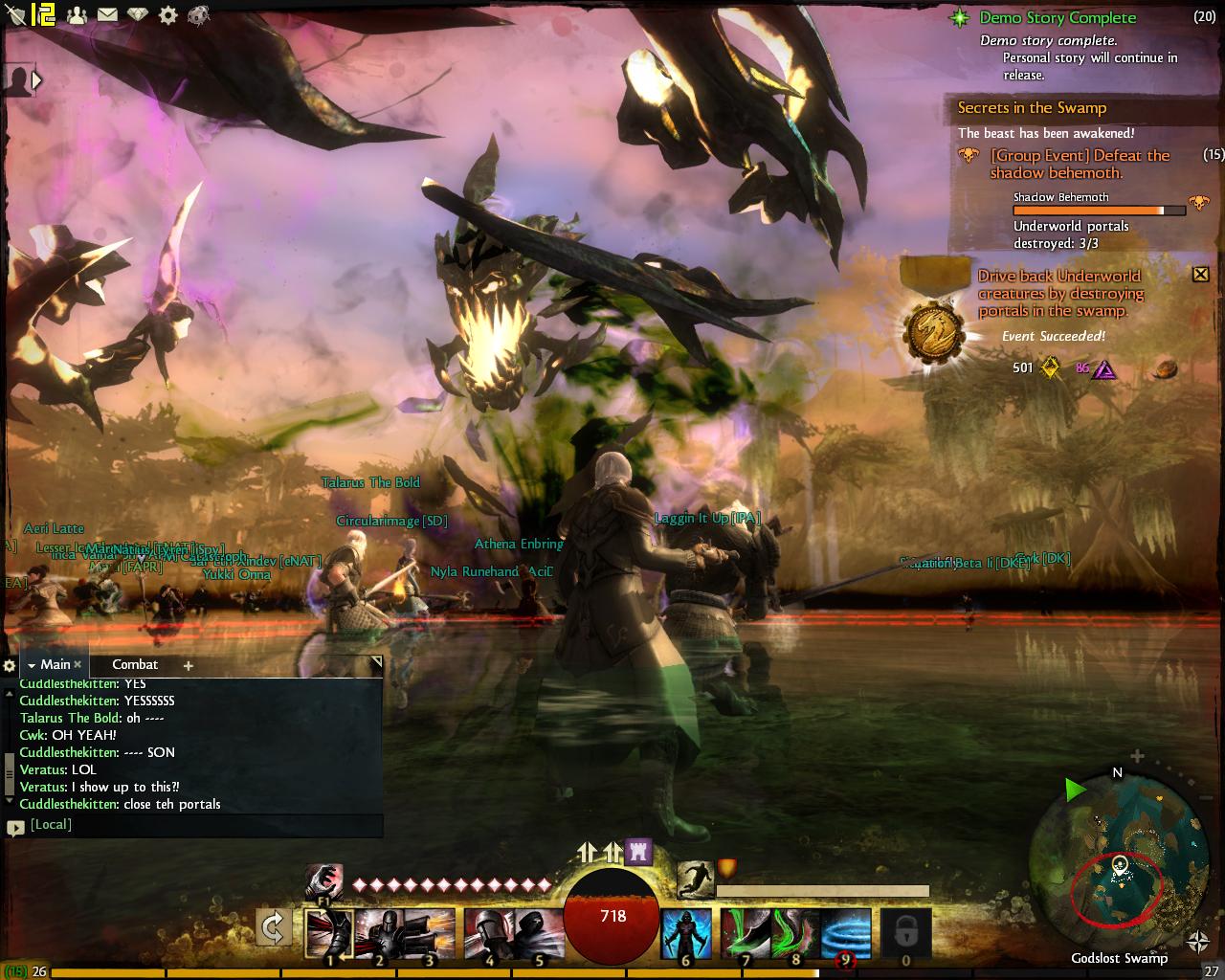Open the gem store diamond icon
1225x980 pixels.
(138, 14)
